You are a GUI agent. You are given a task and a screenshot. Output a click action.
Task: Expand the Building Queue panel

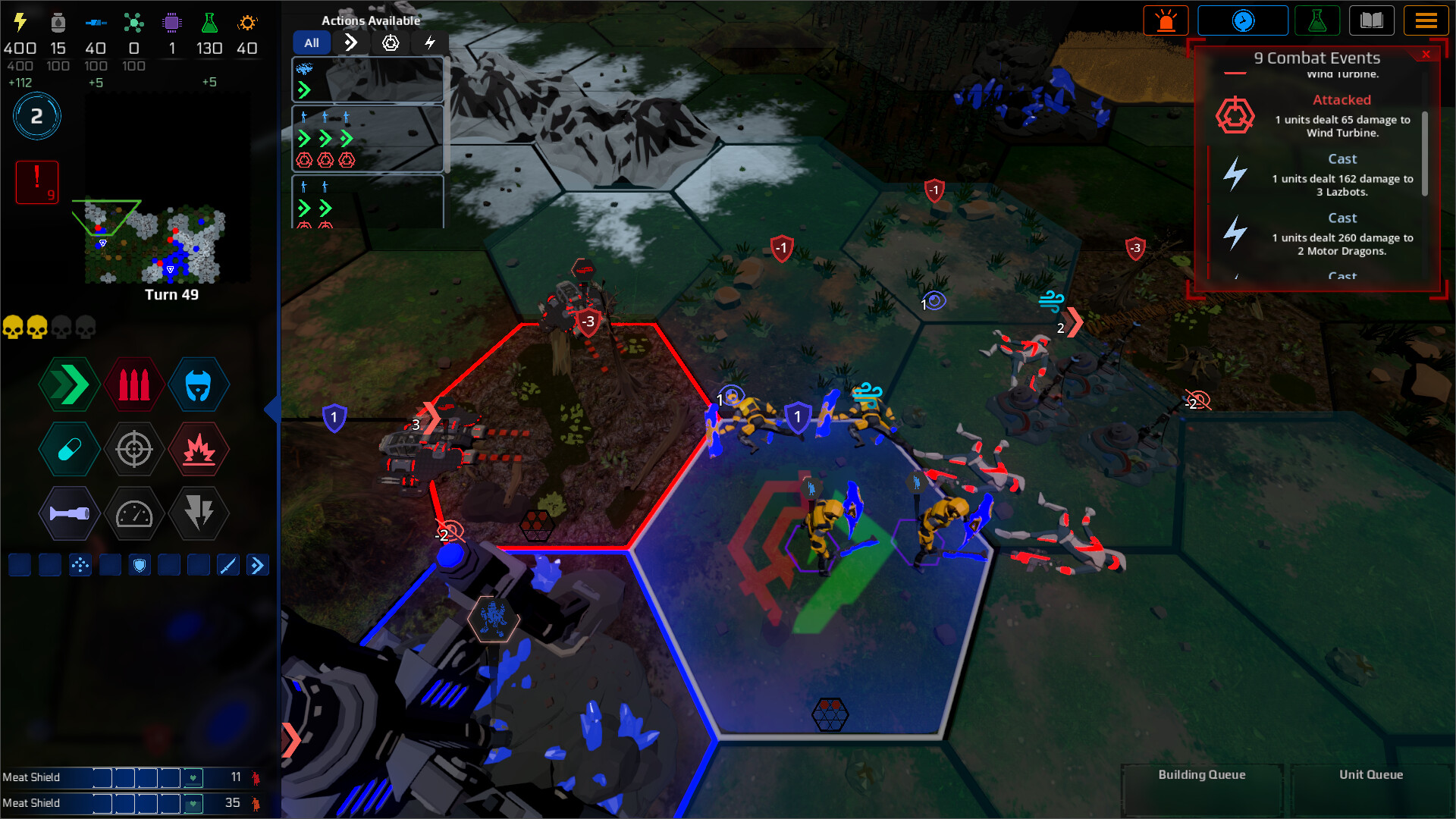pyautogui.click(x=1200, y=775)
